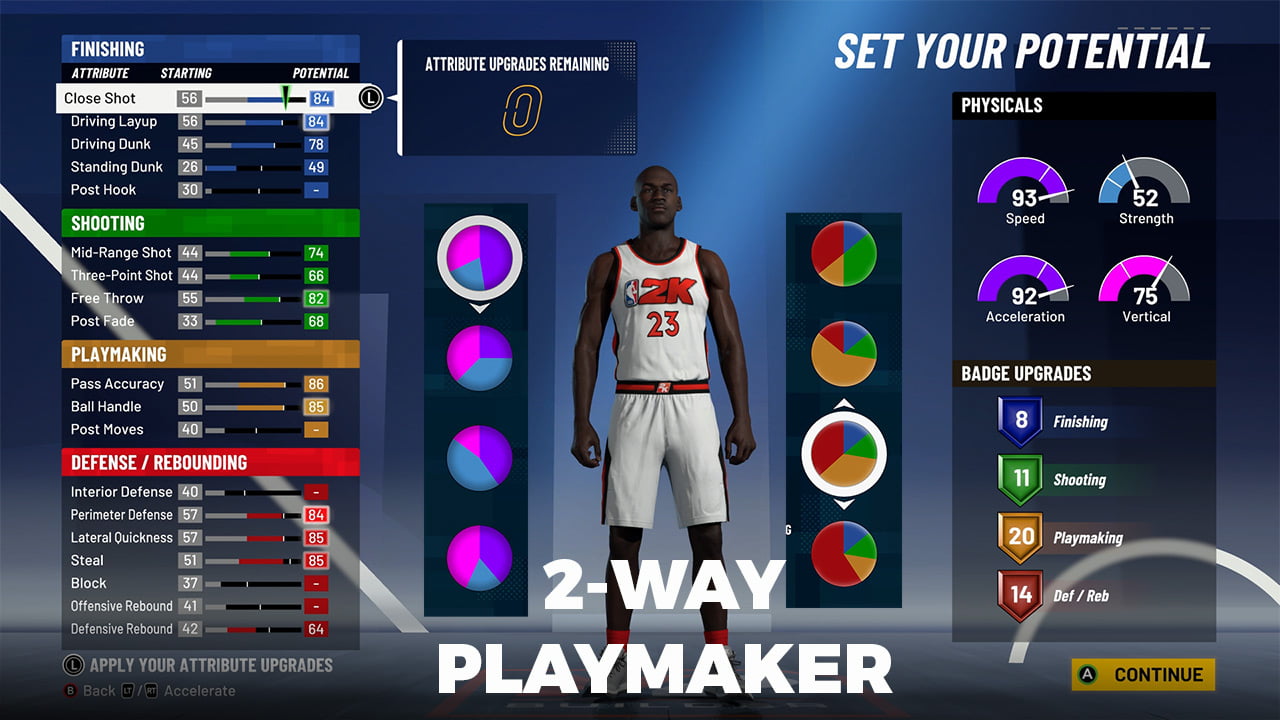The width and height of the screenshot is (1280, 720).
Task: Open the orange Playmaking badge icon
Action: coord(1019,537)
